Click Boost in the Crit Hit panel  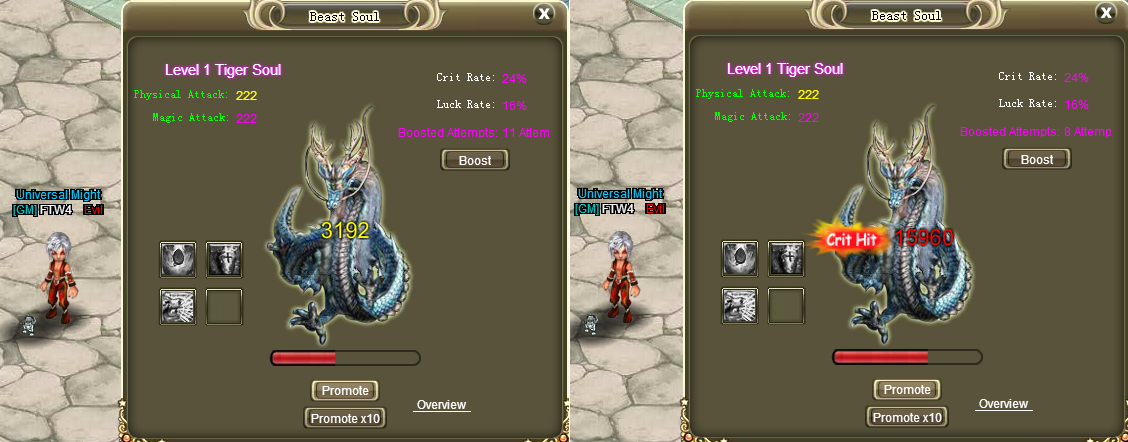pos(1037,160)
